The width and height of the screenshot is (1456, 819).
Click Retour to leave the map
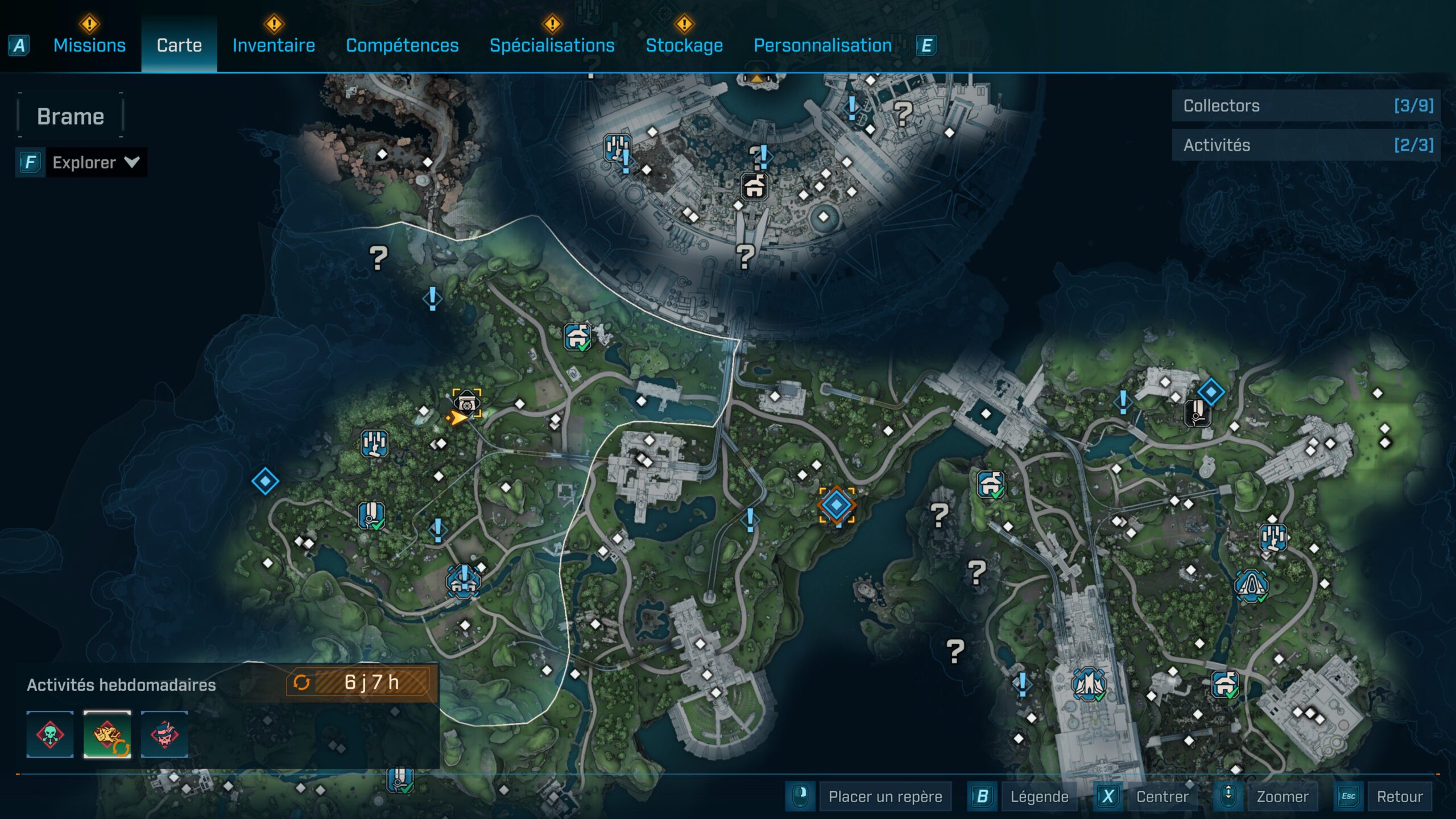tap(1399, 796)
